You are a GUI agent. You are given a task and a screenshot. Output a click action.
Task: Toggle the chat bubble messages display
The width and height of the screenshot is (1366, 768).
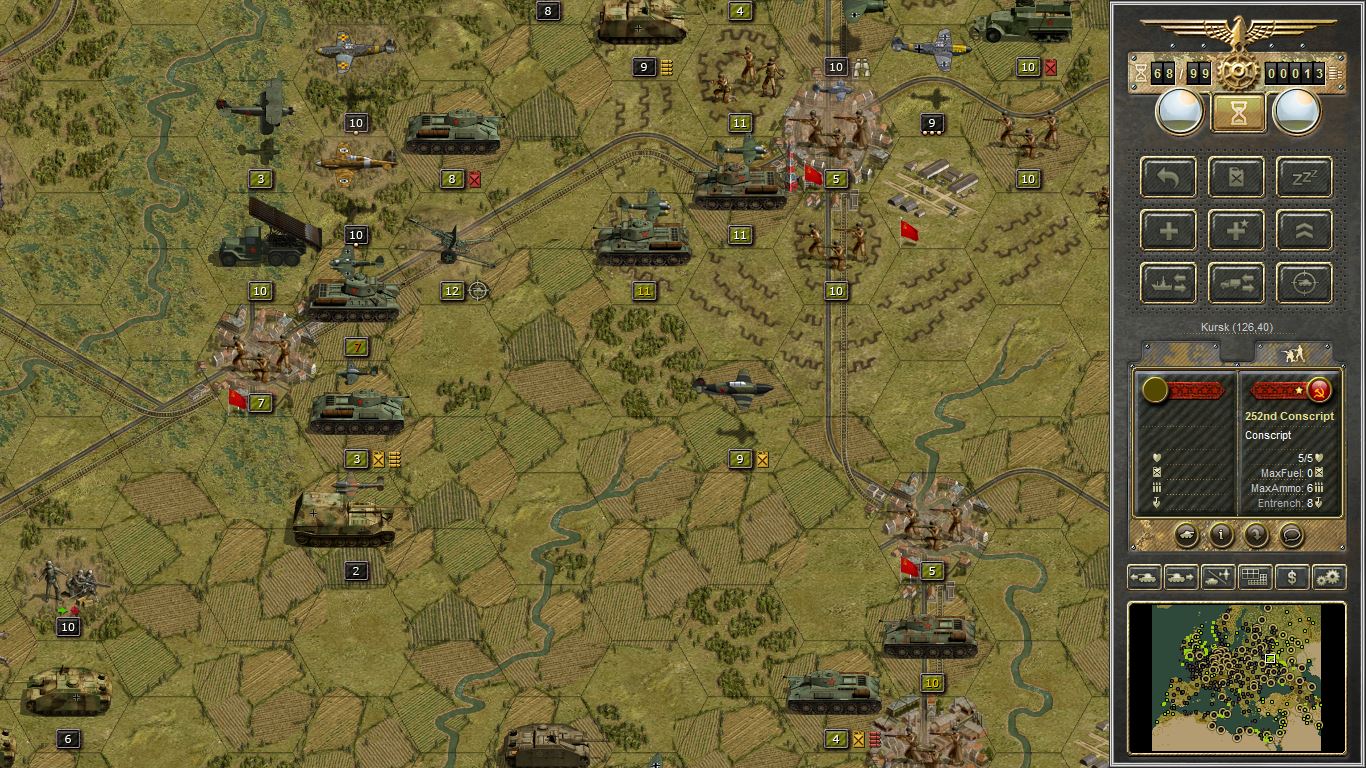pos(1290,536)
